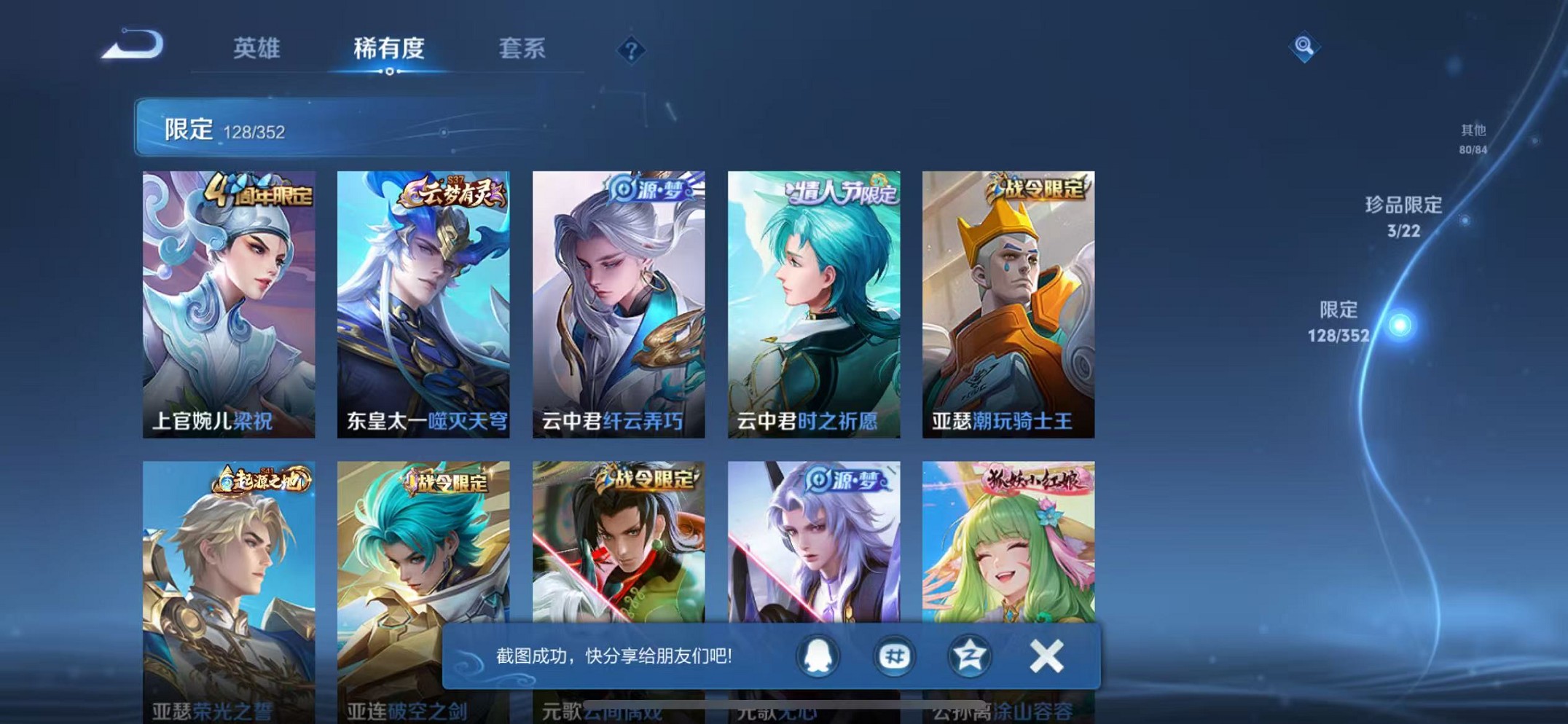Open the search magnifier icon
The image size is (1568, 724).
coord(1304,48)
